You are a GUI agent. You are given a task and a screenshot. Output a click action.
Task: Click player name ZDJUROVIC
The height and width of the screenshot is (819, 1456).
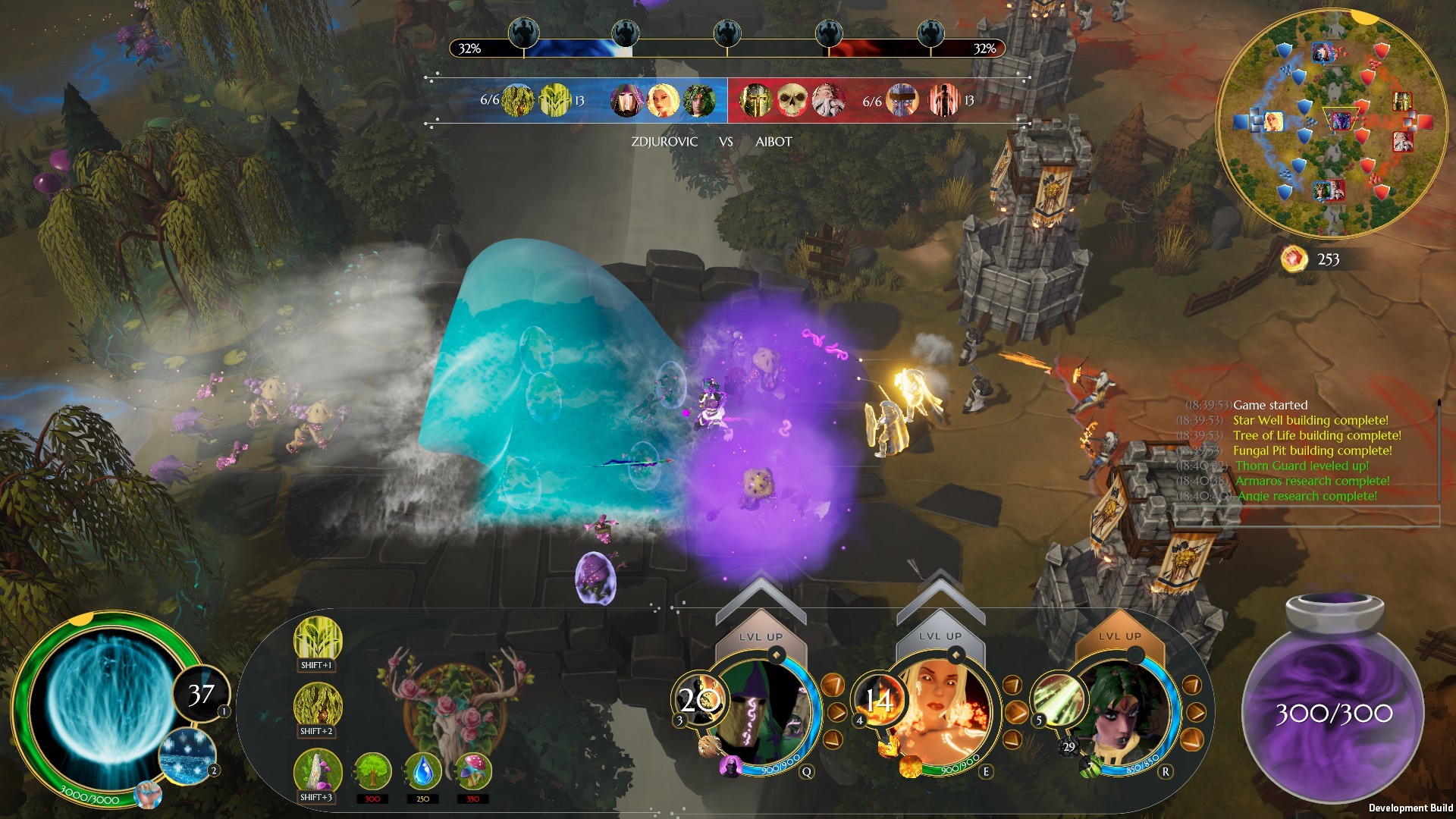665,142
